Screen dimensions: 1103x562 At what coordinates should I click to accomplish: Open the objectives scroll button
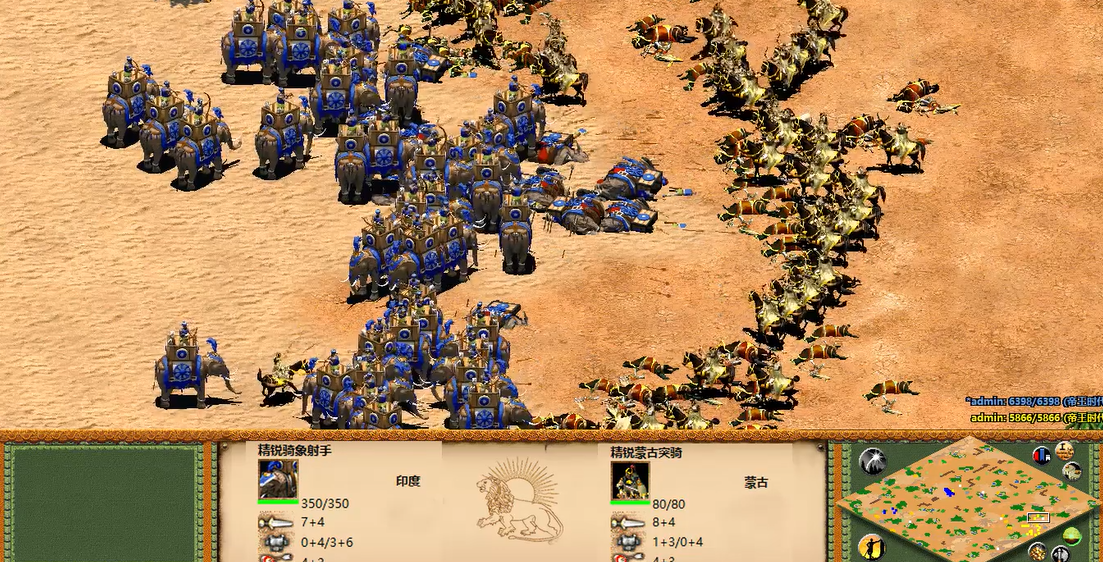(1064, 449)
